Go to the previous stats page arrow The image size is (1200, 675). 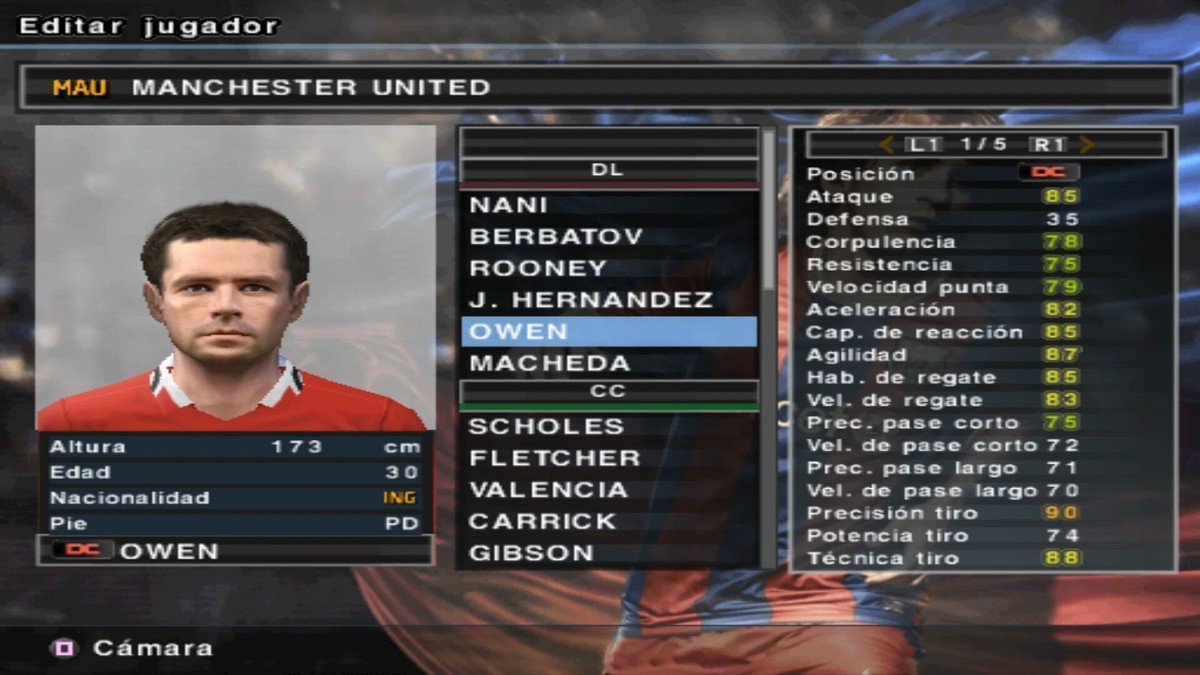pos(886,145)
